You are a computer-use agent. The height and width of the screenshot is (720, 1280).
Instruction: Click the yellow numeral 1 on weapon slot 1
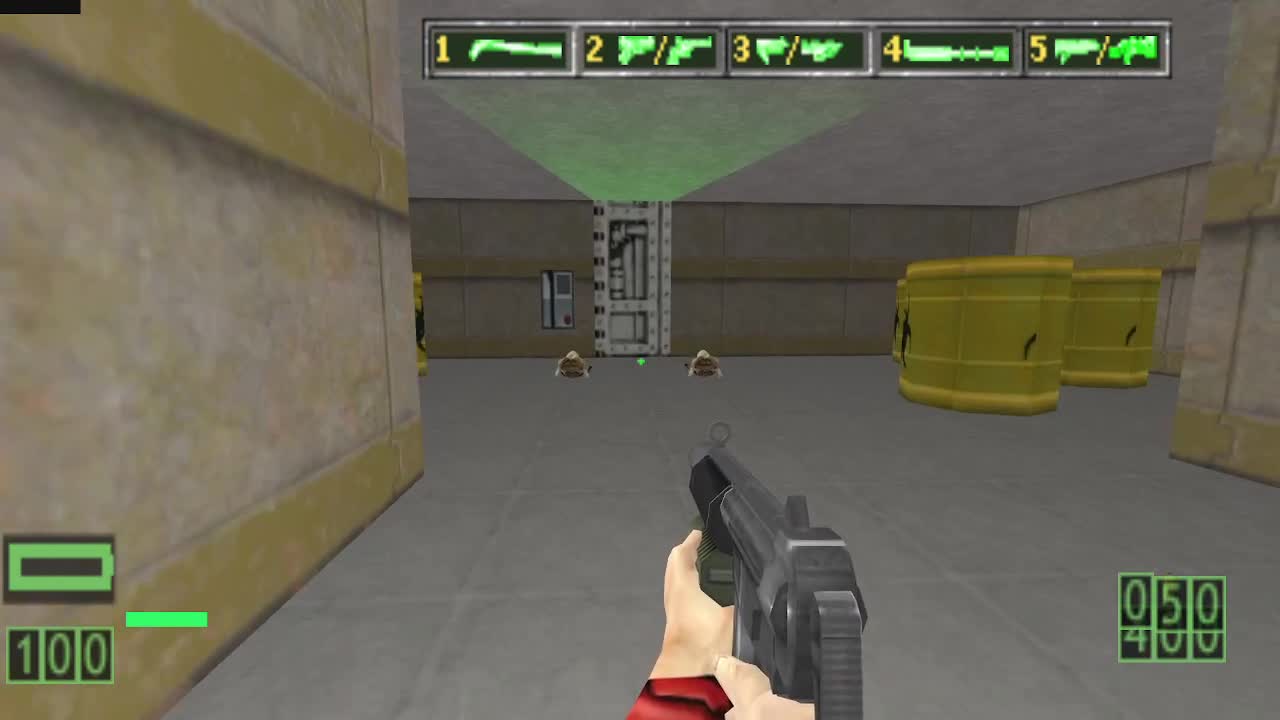click(x=441, y=47)
